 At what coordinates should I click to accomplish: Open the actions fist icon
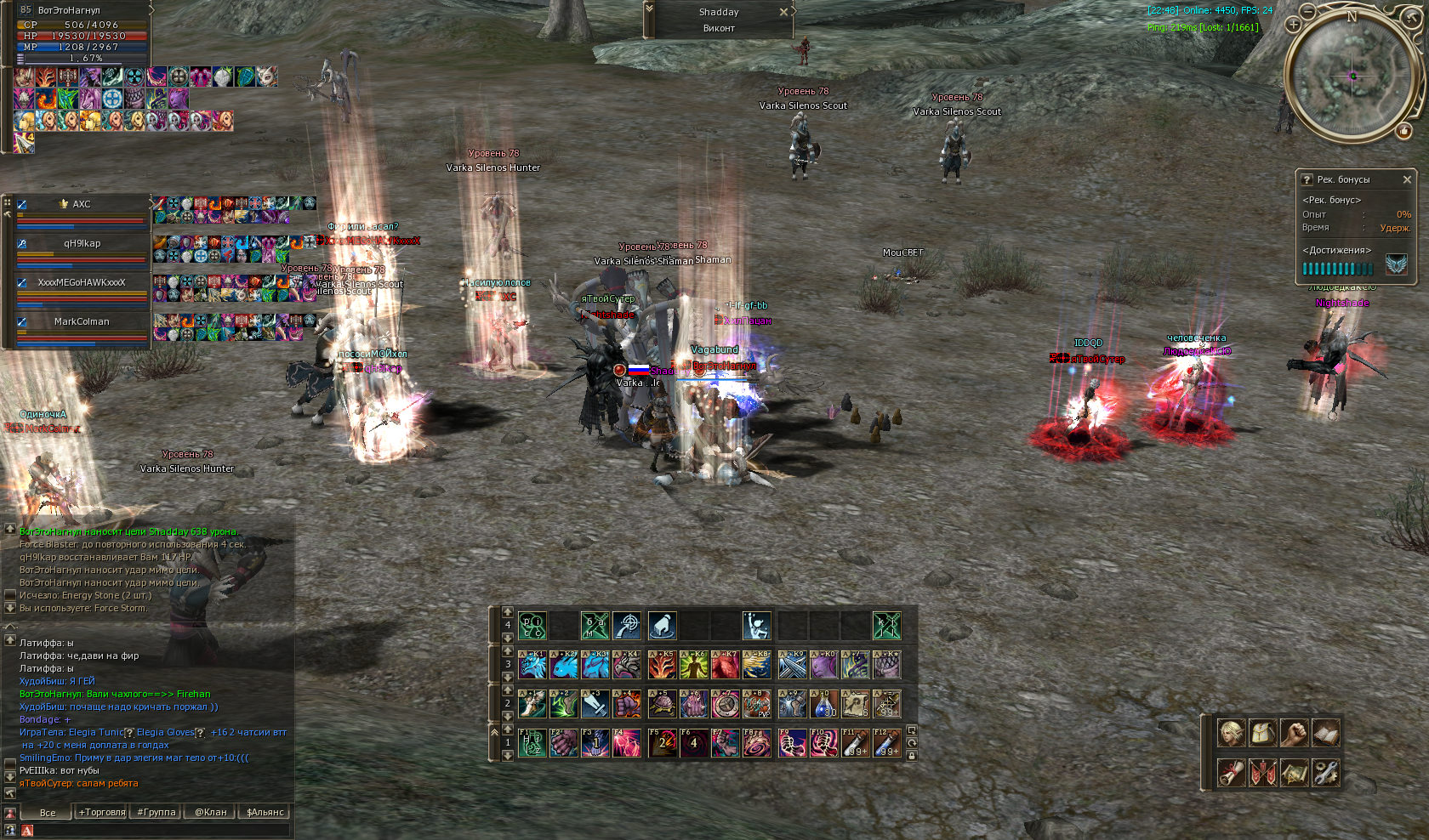tap(1294, 733)
